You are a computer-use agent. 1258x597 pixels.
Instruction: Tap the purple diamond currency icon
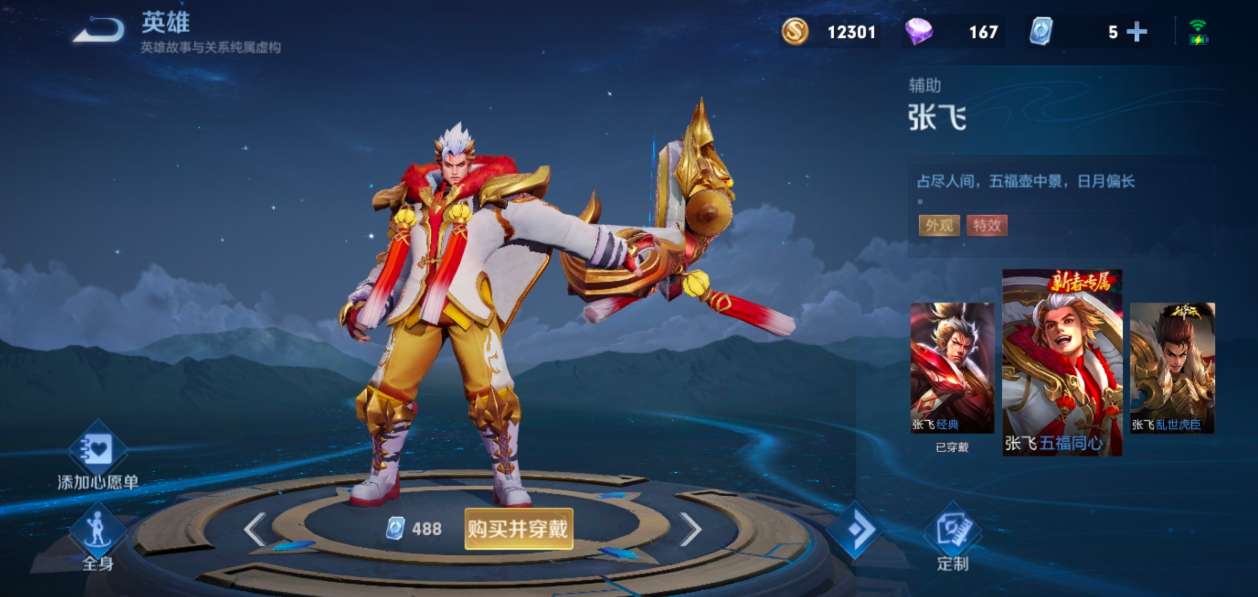point(918,32)
